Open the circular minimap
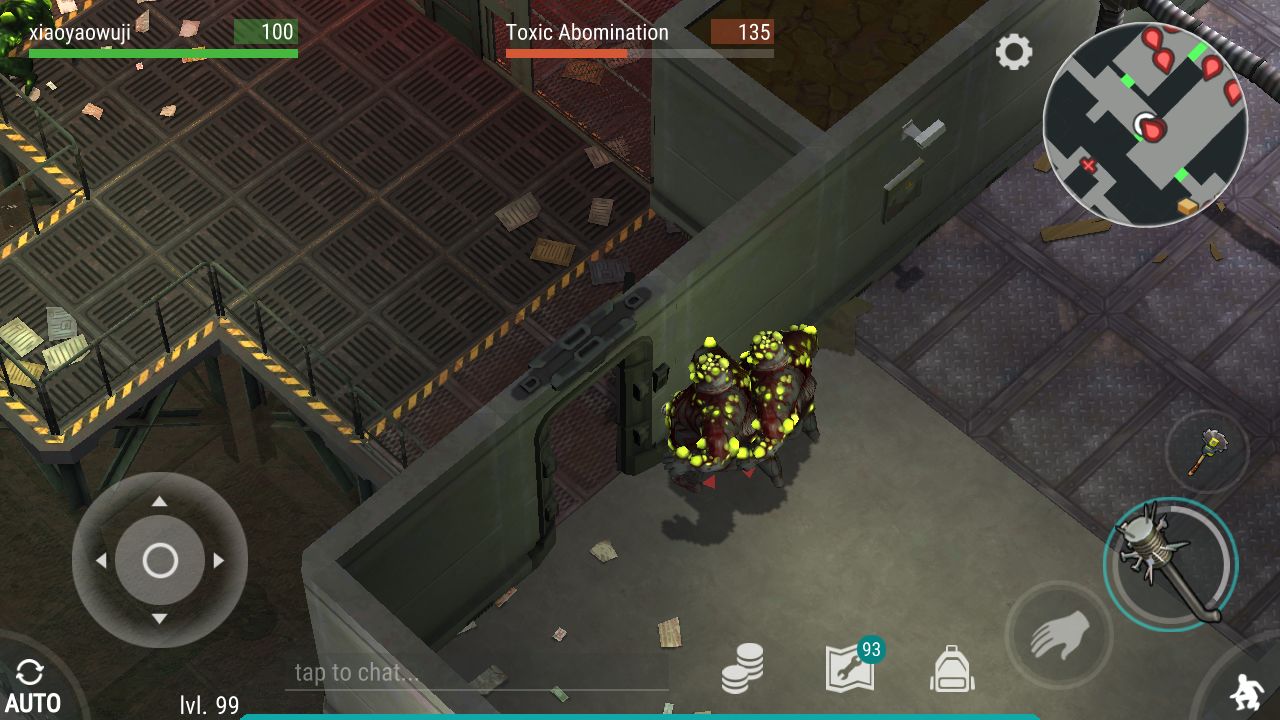The image size is (1280, 720). [1144, 124]
